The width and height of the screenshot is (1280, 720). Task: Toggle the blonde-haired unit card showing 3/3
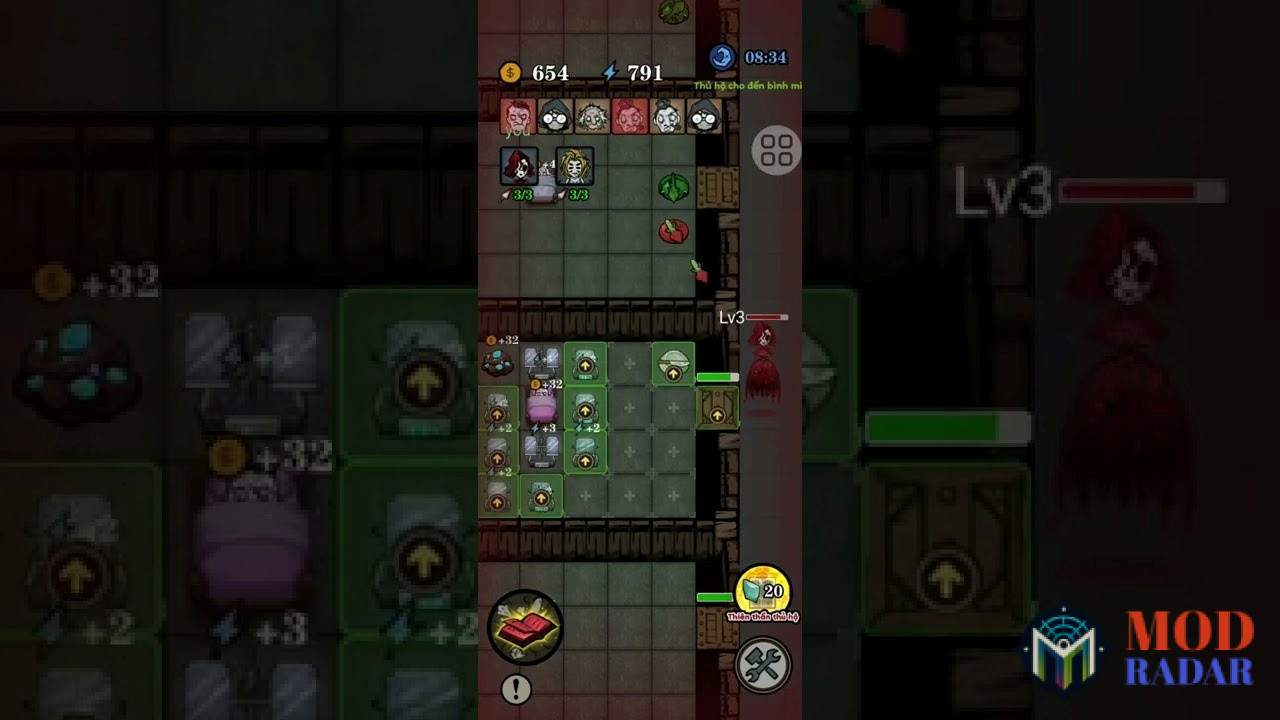[573, 165]
